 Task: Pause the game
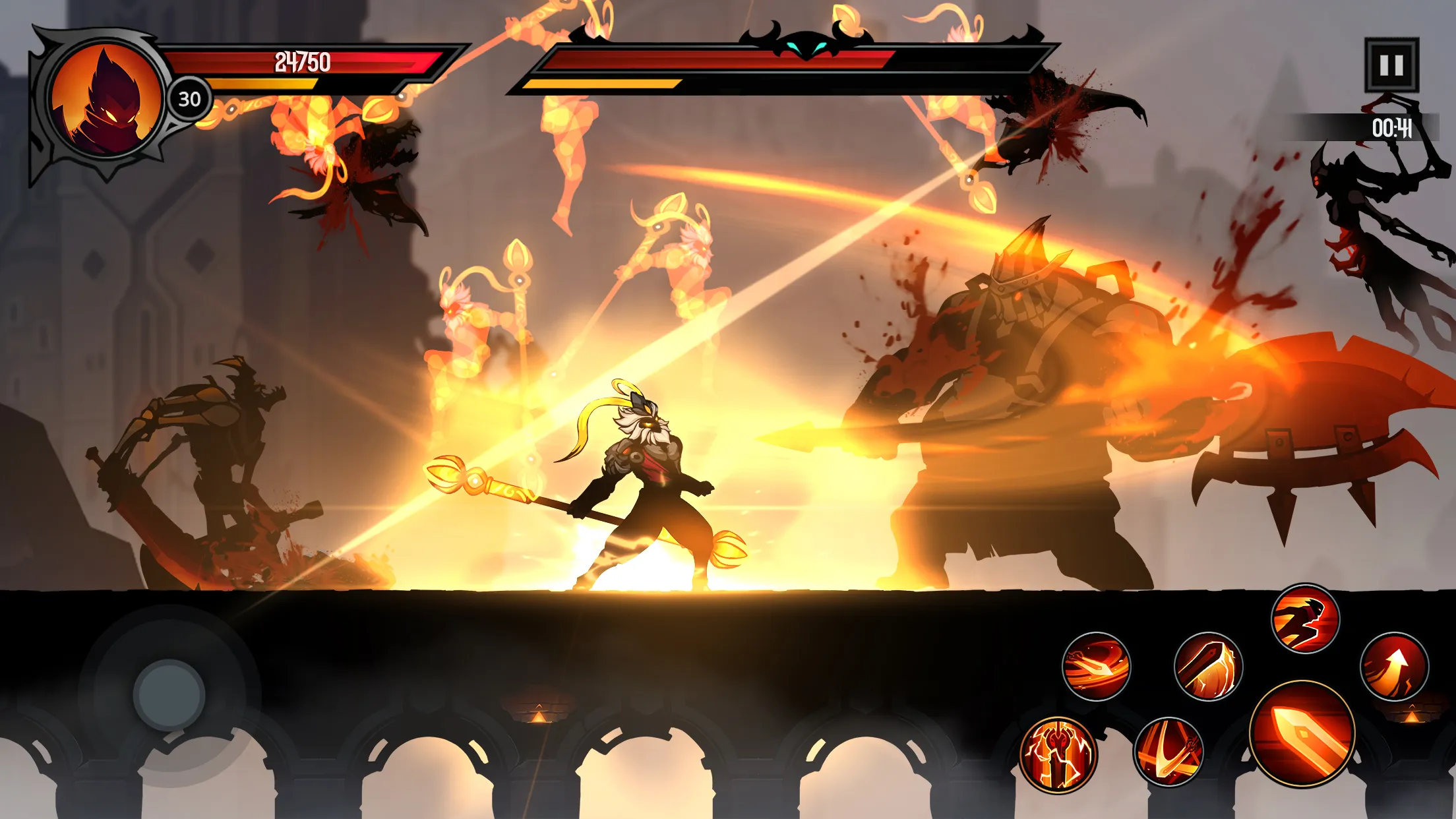(x=1391, y=65)
